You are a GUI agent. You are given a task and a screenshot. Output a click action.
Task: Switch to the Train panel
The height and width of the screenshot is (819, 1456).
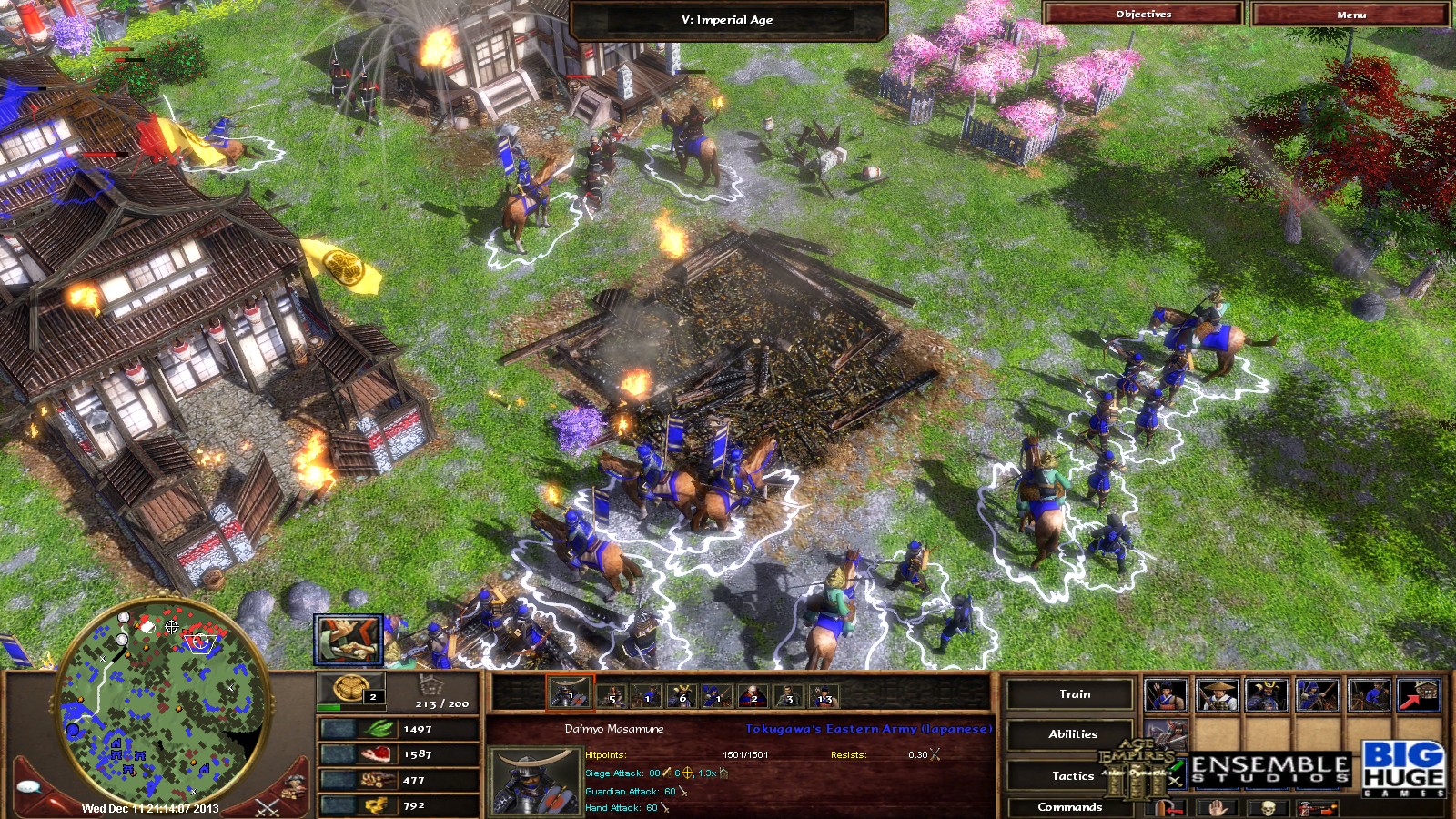coord(1074,694)
